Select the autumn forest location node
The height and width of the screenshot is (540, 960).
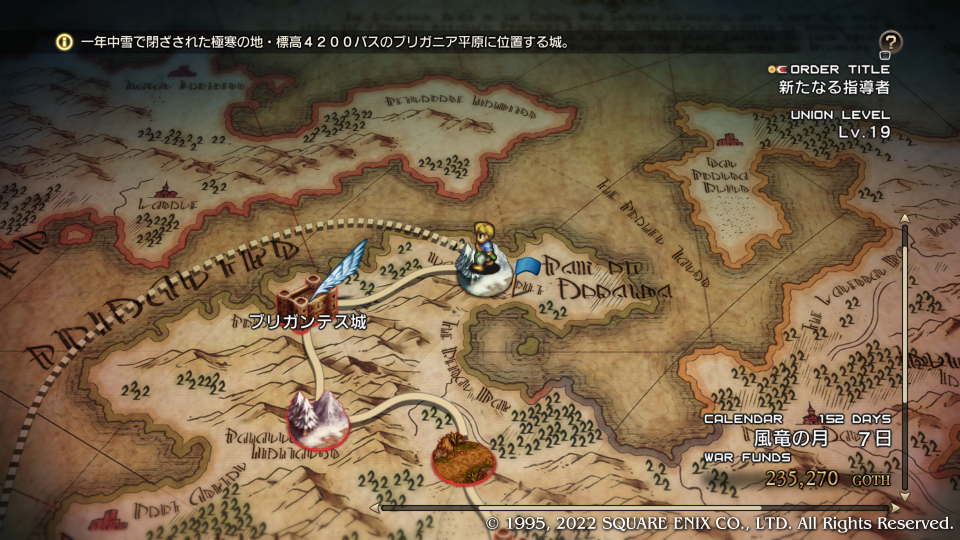[x=463, y=456]
